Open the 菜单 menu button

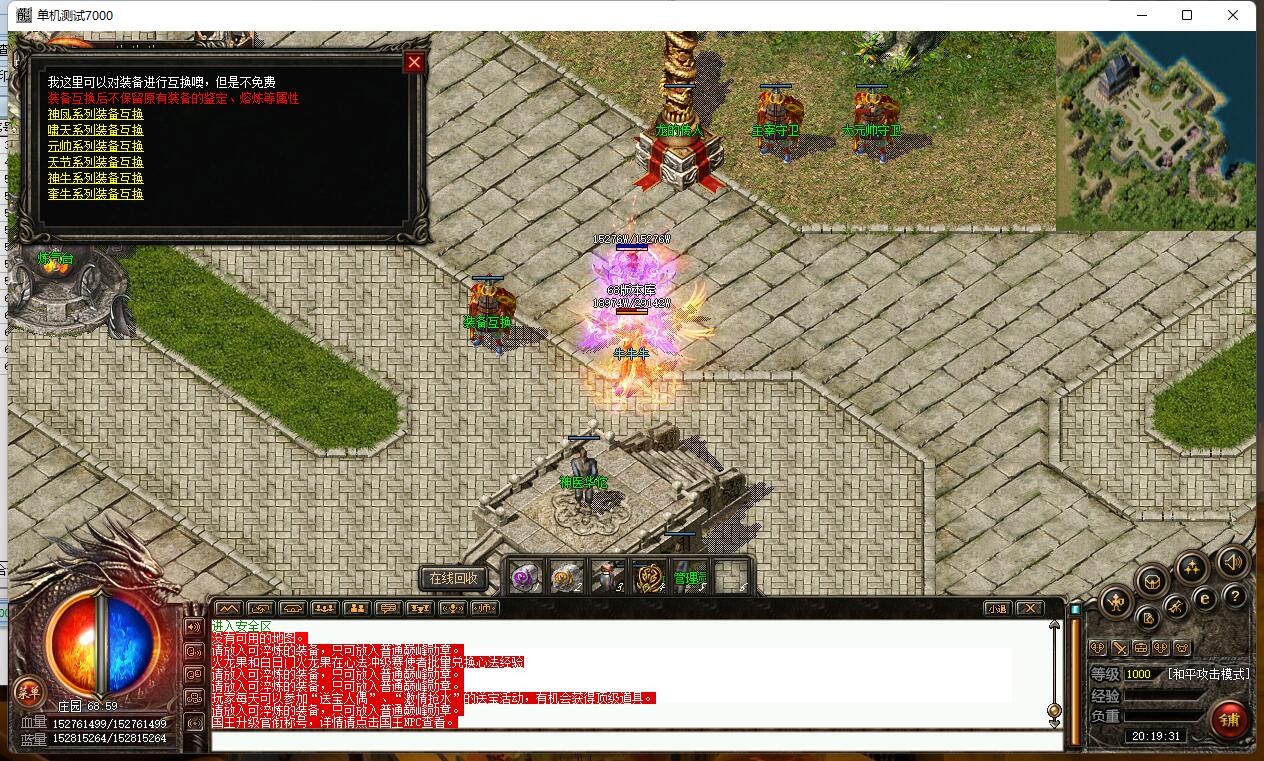pyautogui.click(x=27, y=691)
